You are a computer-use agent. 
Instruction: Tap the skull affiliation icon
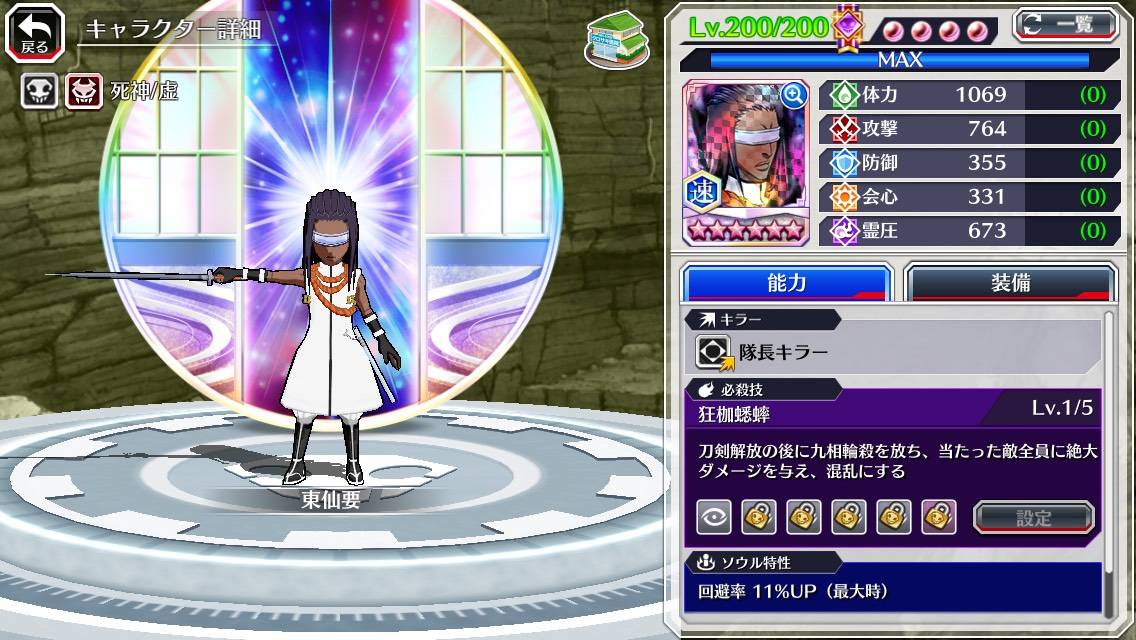pyautogui.click(x=40, y=92)
